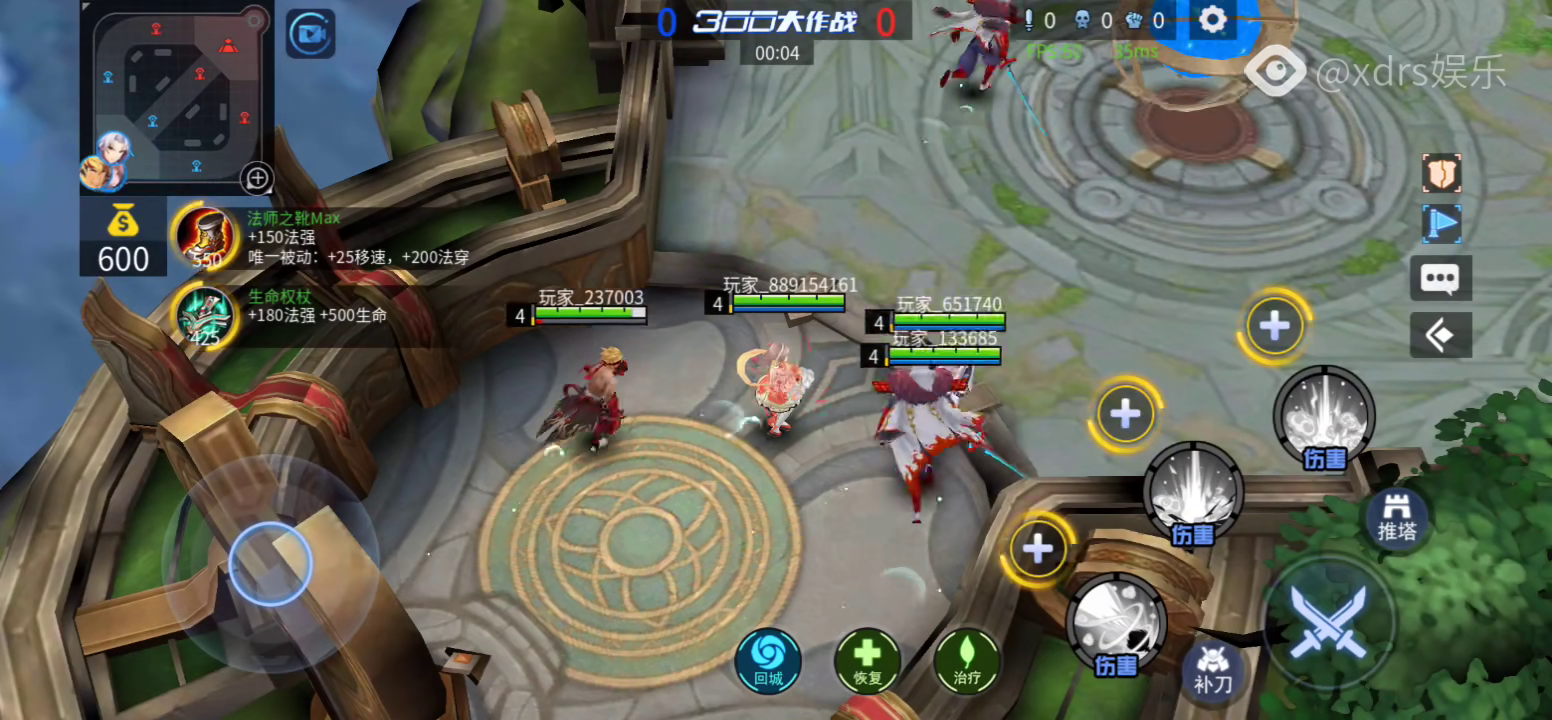Activate the 恢复 restore spell
This screenshot has height=720, width=1552.
(x=867, y=661)
